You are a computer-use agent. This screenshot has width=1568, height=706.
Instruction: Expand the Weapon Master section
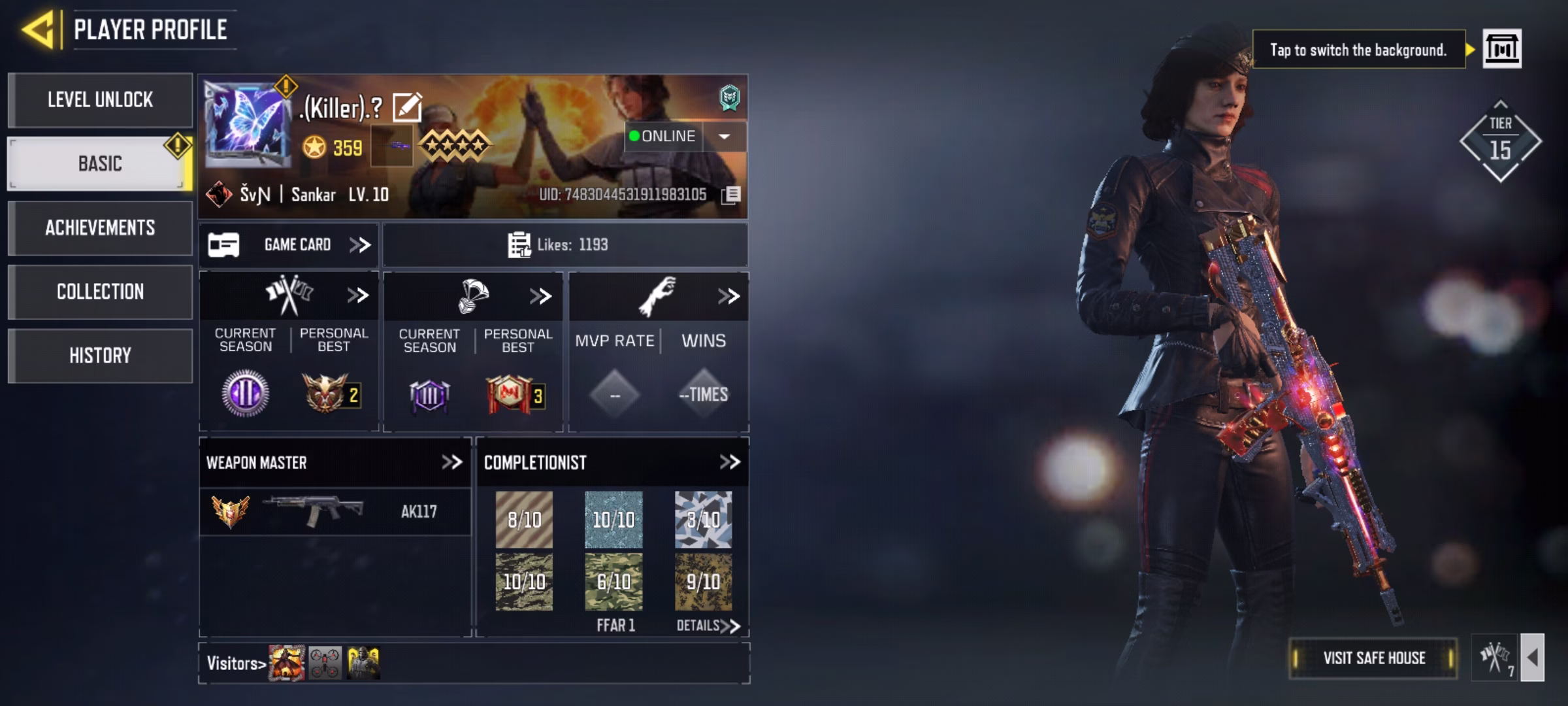point(451,463)
